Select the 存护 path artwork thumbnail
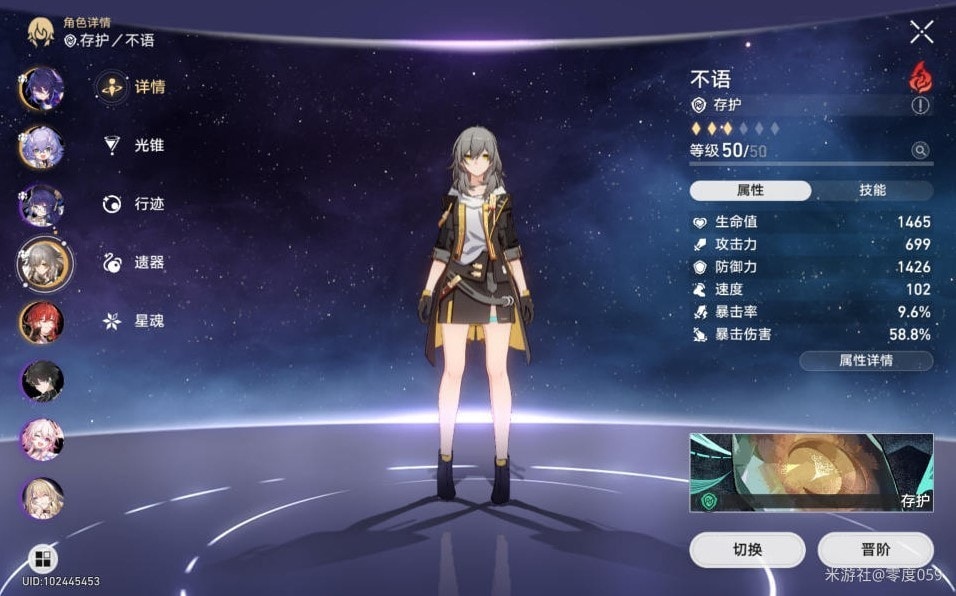The image size is (956, 596). (811, 472)
